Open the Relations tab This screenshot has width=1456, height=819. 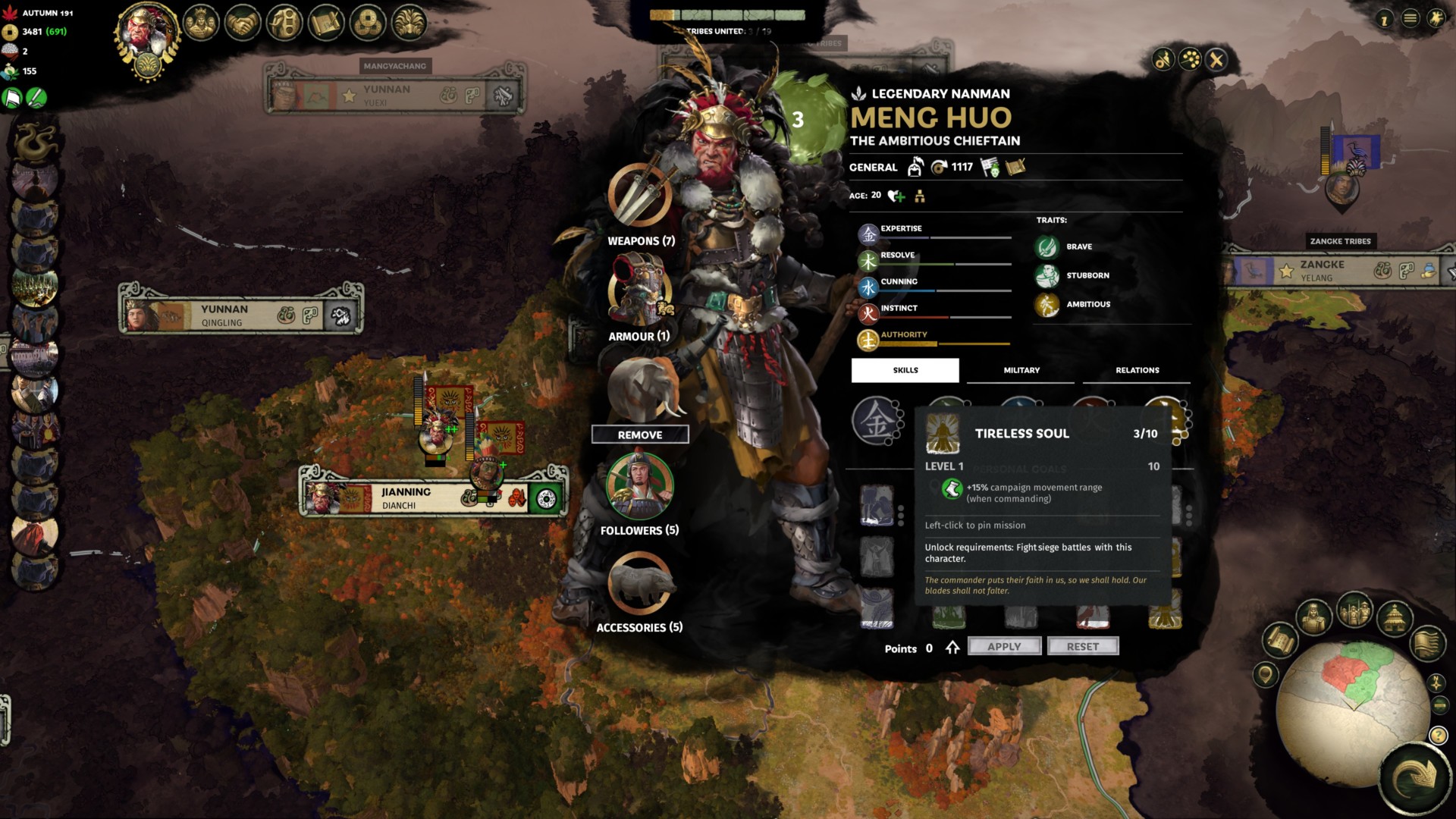point(1137,370)
